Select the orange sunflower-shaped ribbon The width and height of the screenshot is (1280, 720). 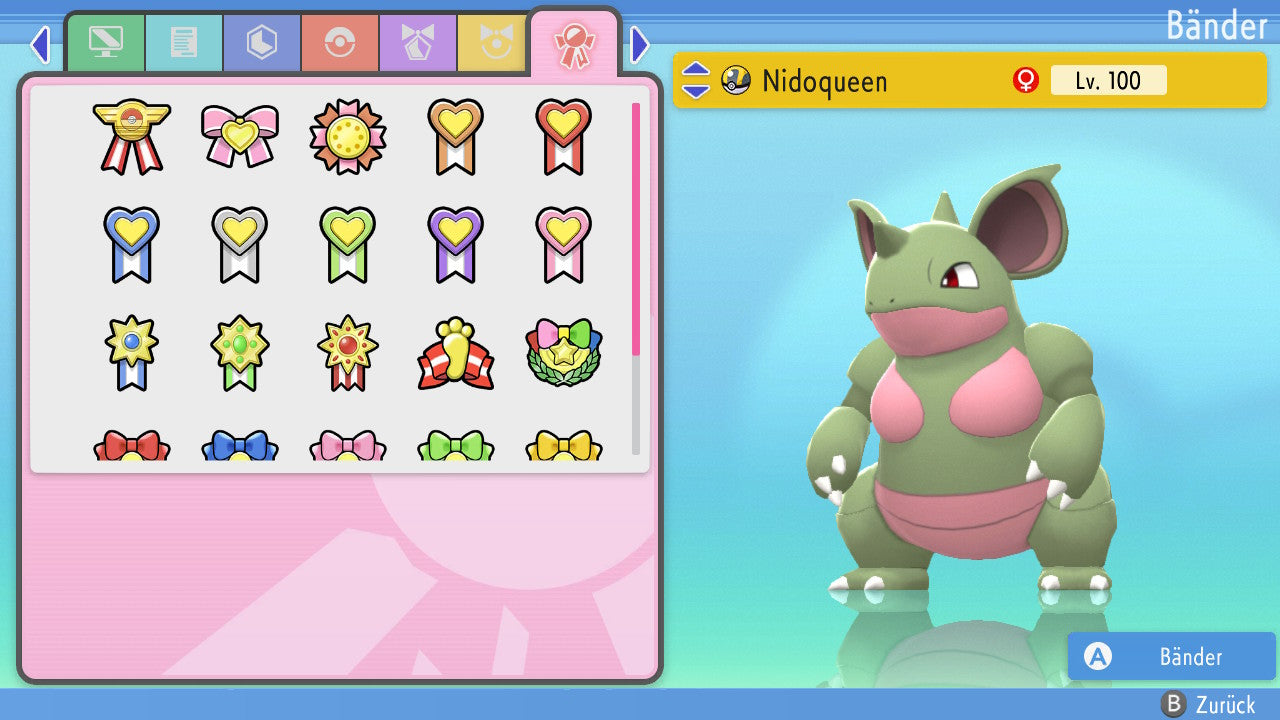pyautogui.click(x=347, y=136)
